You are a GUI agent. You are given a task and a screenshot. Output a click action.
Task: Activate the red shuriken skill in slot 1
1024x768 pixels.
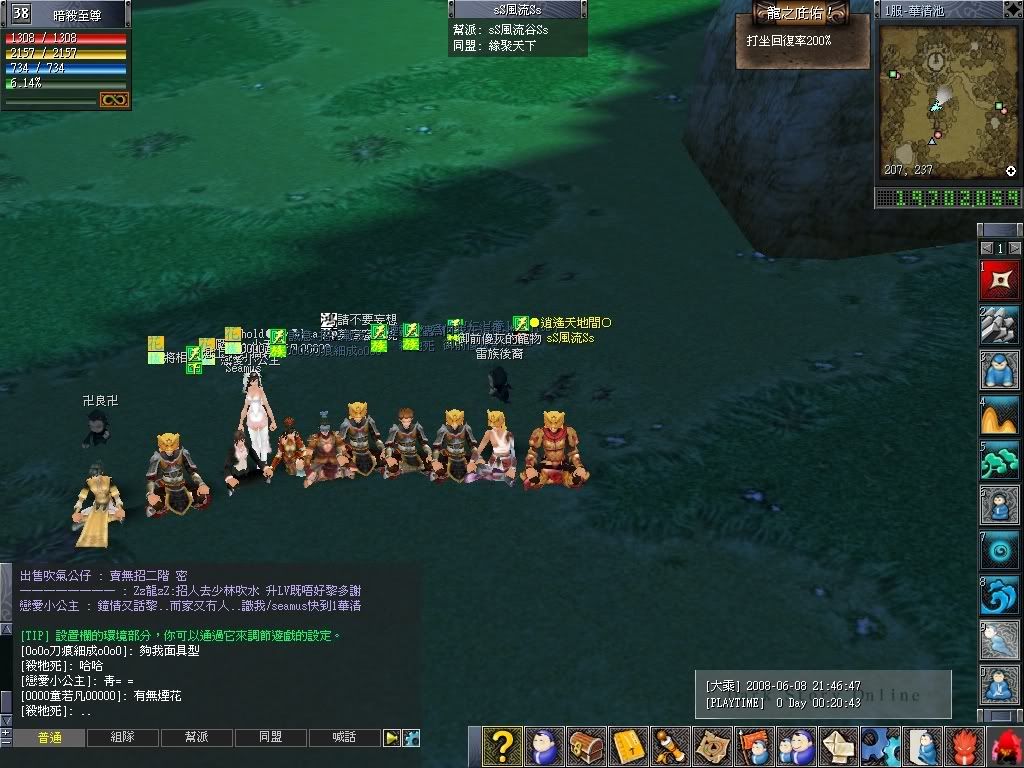1000,280
